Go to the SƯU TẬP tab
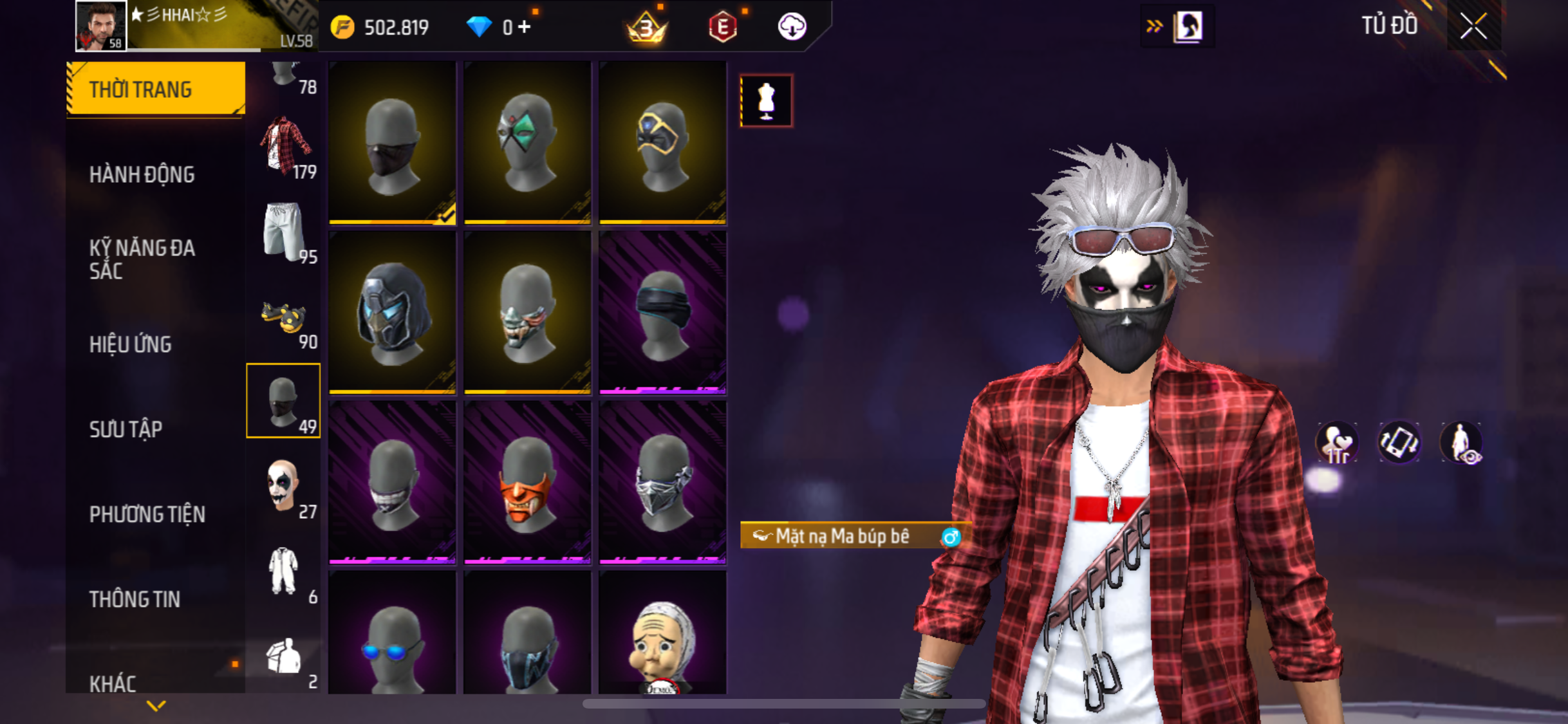1568x724 pixels. (x=126, y=429)
